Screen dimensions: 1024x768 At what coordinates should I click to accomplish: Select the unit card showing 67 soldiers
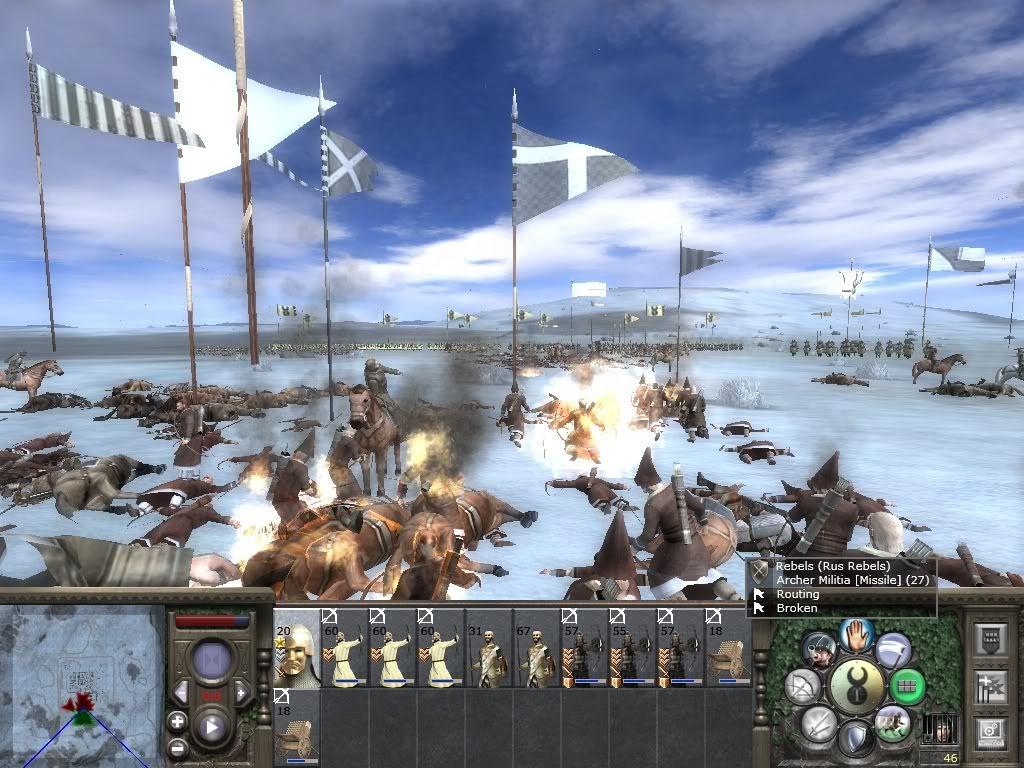coord(537,648)
